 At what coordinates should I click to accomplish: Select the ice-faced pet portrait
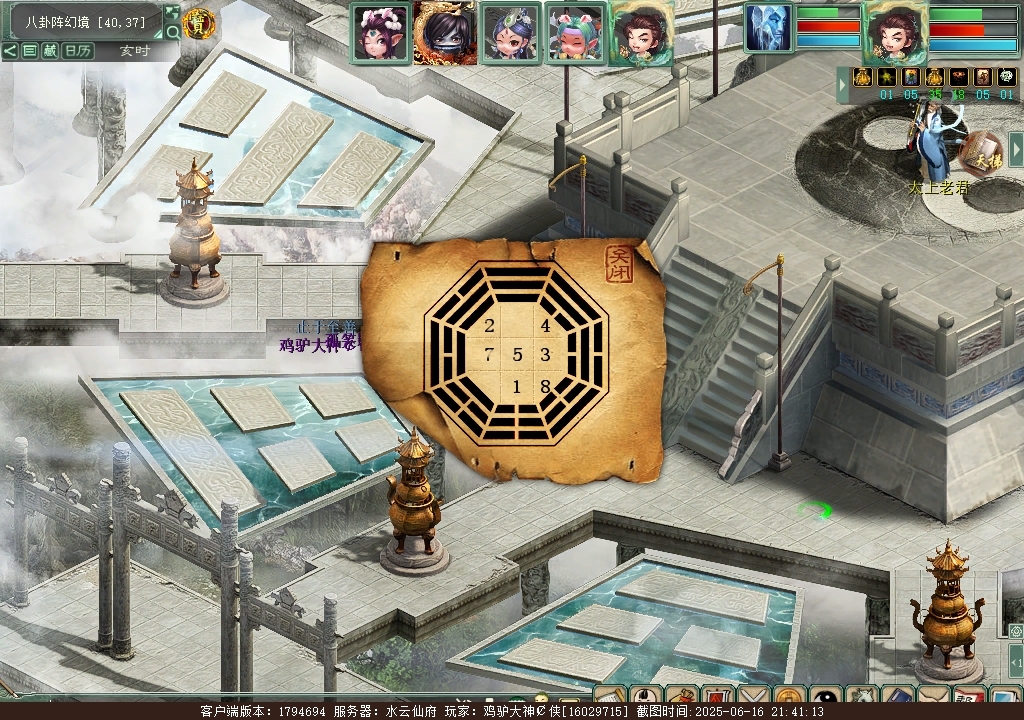click(768, 27)
